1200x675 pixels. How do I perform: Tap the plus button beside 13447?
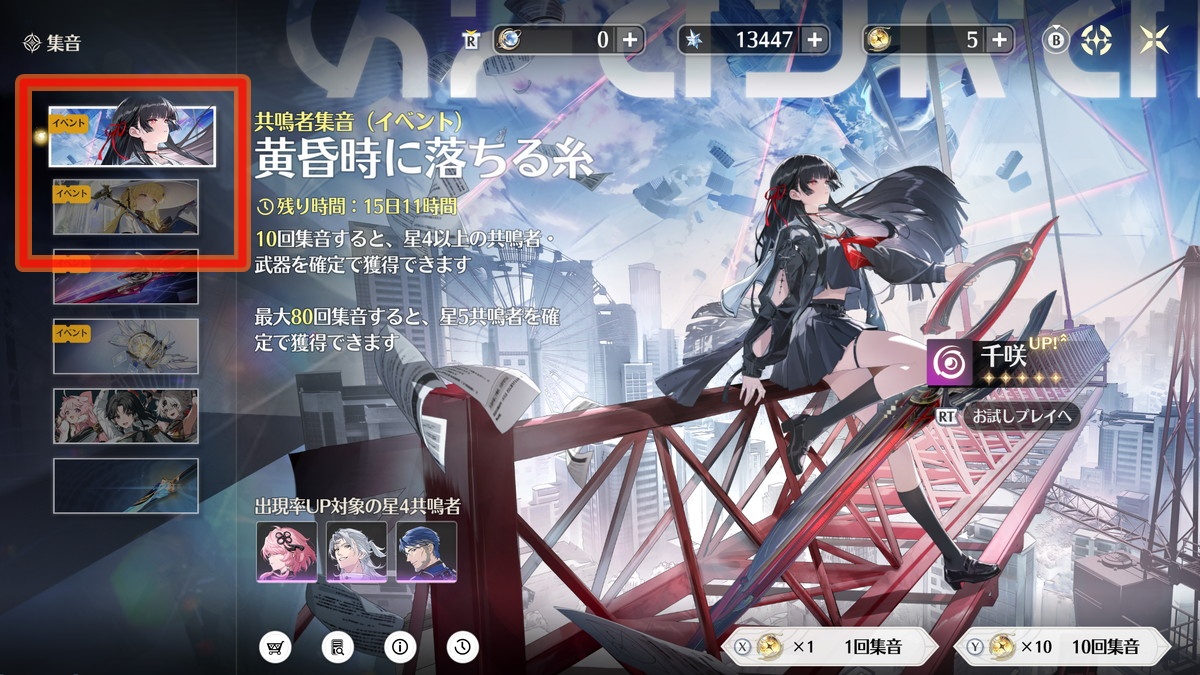coord(815,40)
